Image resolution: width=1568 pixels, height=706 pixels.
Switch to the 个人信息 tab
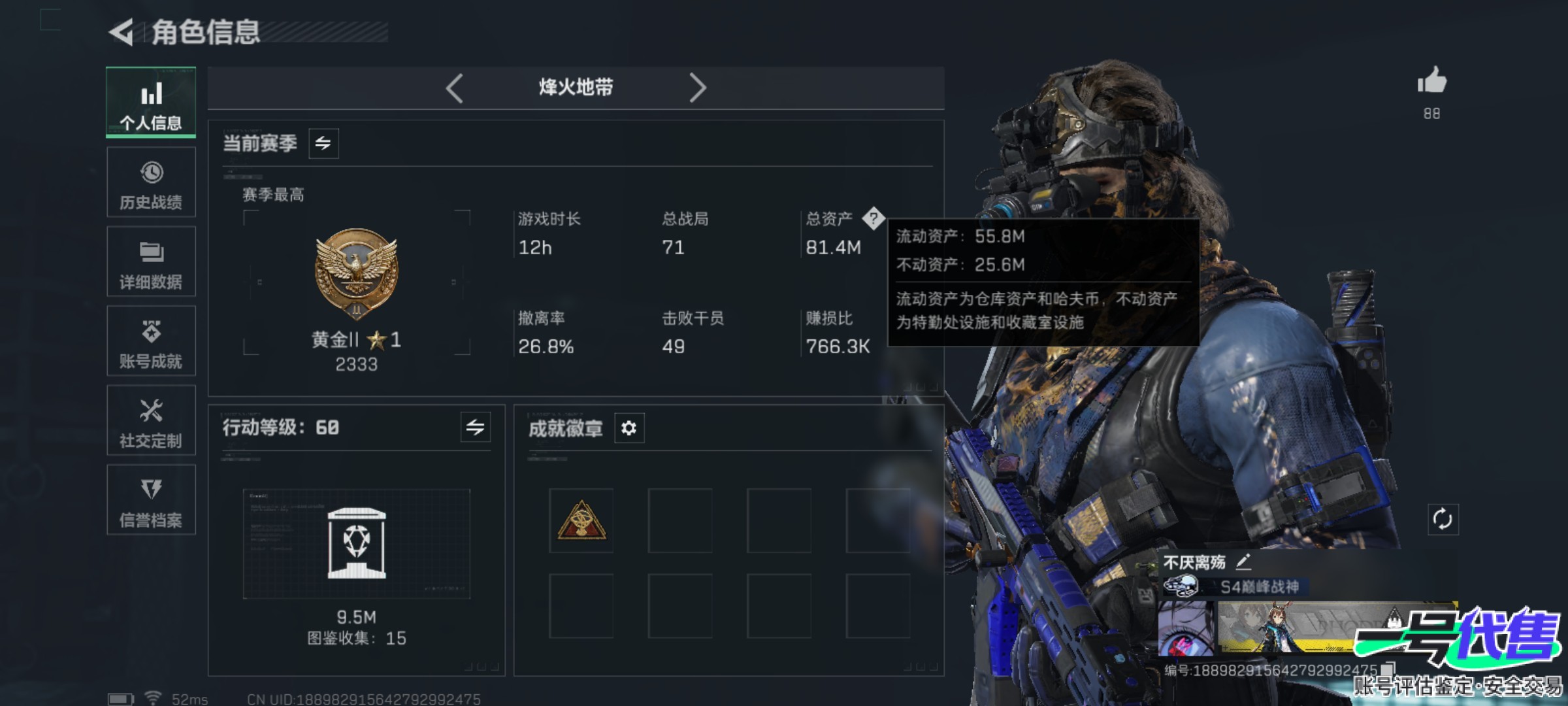tap(151, 102)
